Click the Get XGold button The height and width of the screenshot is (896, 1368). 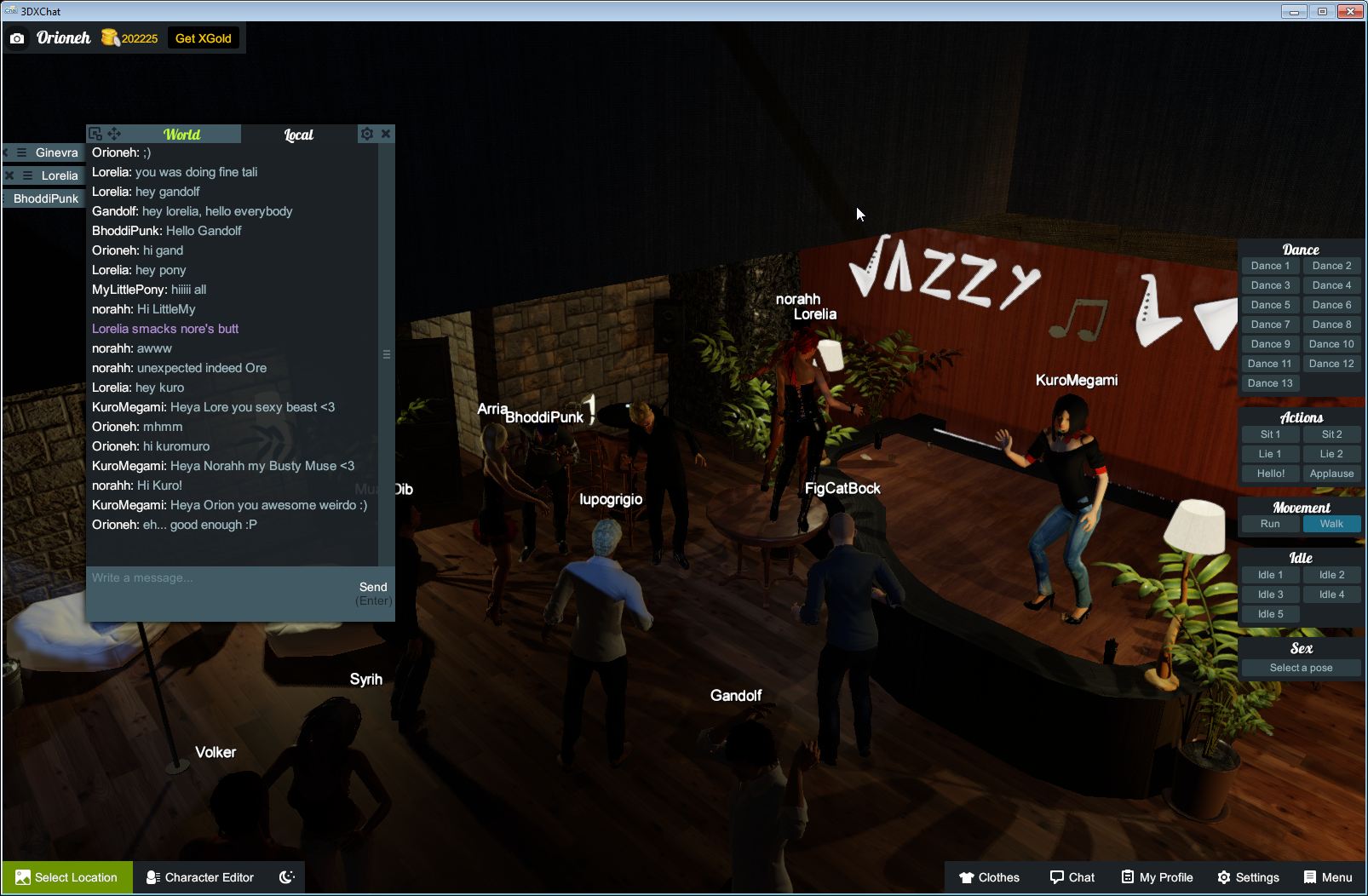[x=204, y=37]
